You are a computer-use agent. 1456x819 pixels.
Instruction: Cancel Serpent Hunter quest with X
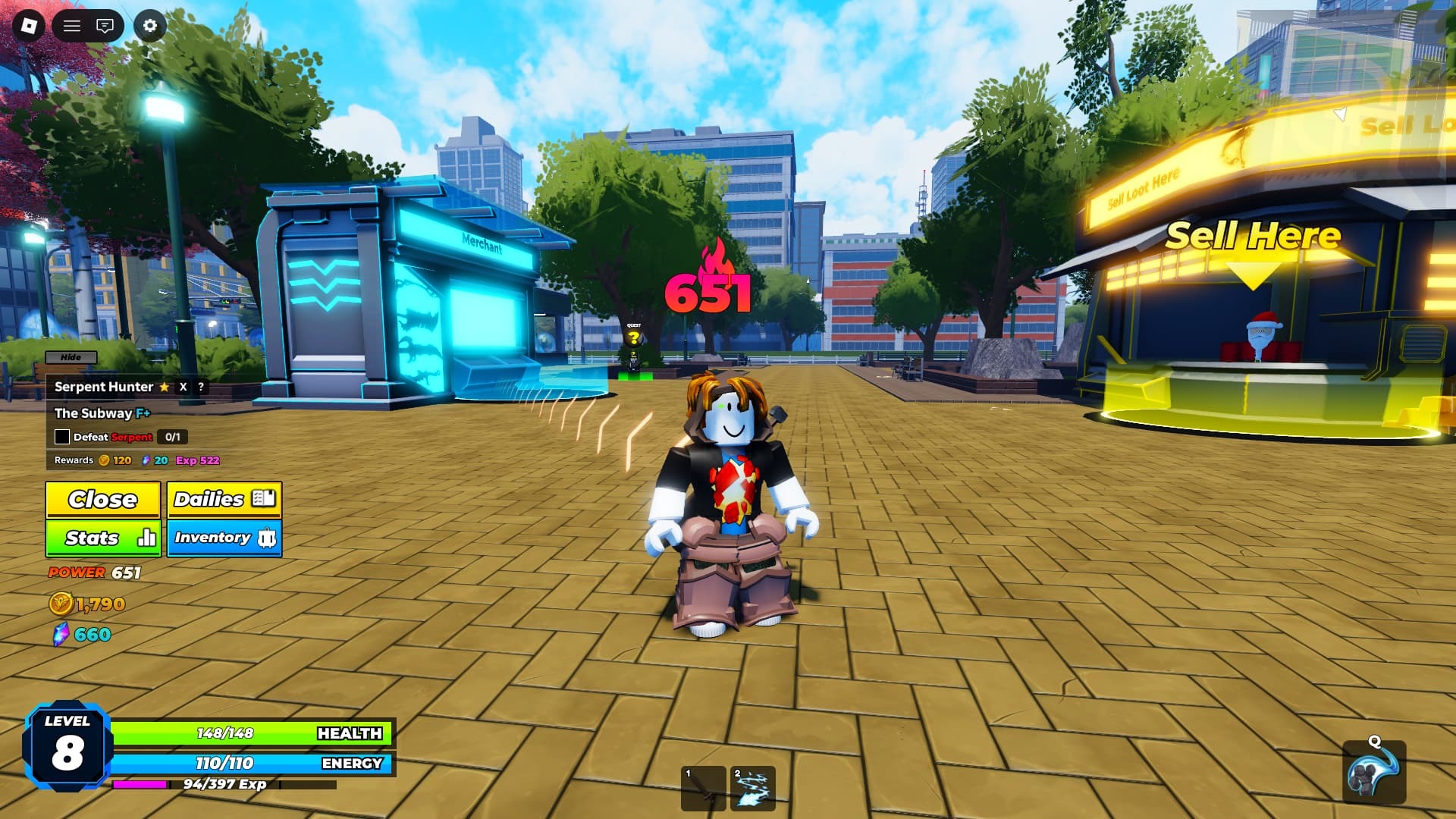click(x=183, y=387)
